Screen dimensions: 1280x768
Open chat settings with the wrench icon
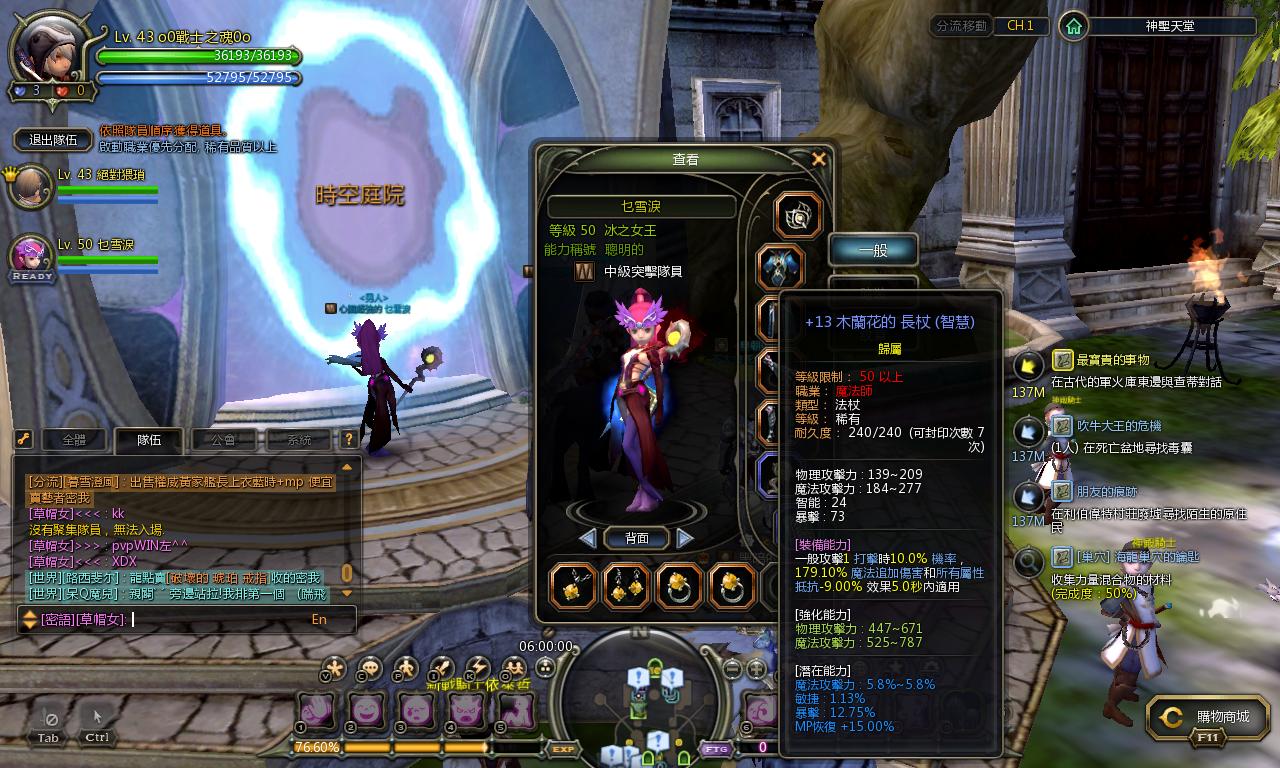pyautogui.click(x=22, y=440)
